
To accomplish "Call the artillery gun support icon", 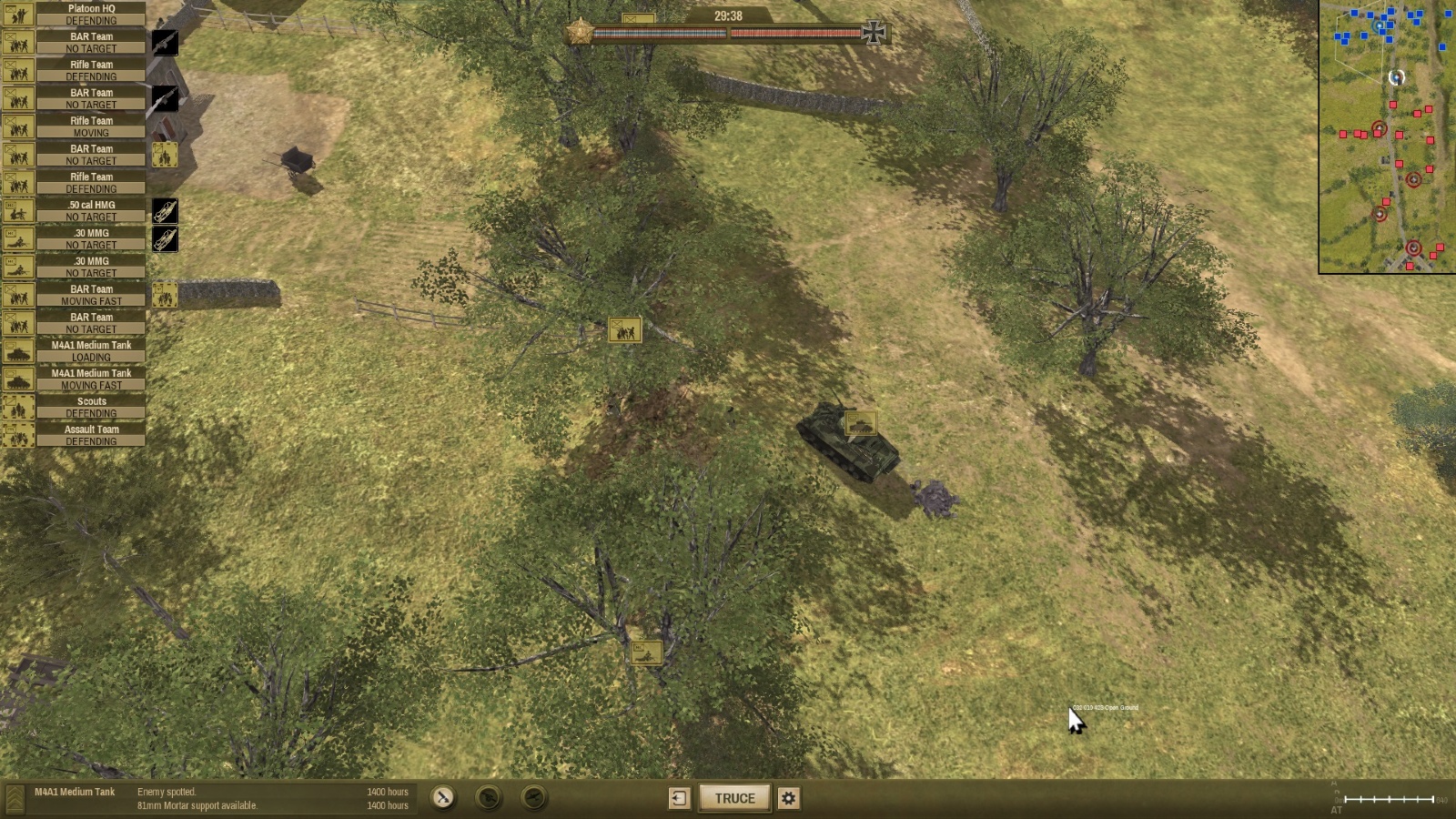I will point(489,798).
